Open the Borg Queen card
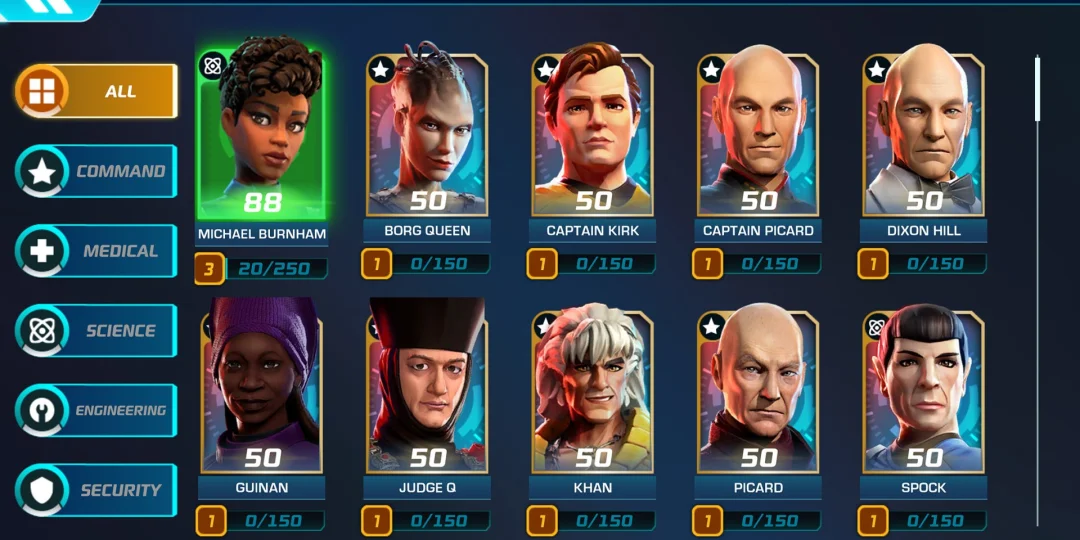 (x=427, y=135)
